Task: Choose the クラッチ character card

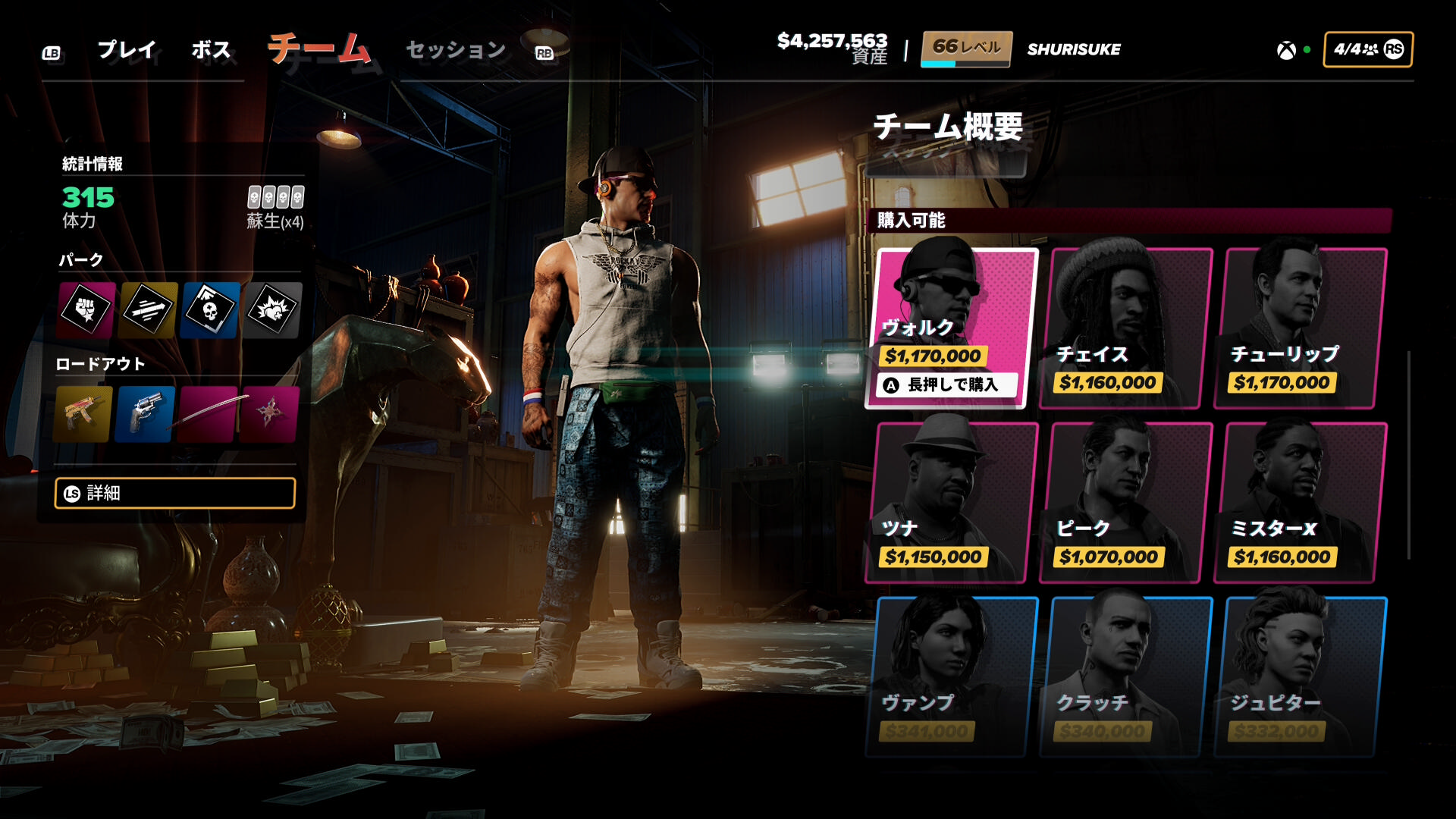Action: pyautogui.click(x=1126, y=676)
